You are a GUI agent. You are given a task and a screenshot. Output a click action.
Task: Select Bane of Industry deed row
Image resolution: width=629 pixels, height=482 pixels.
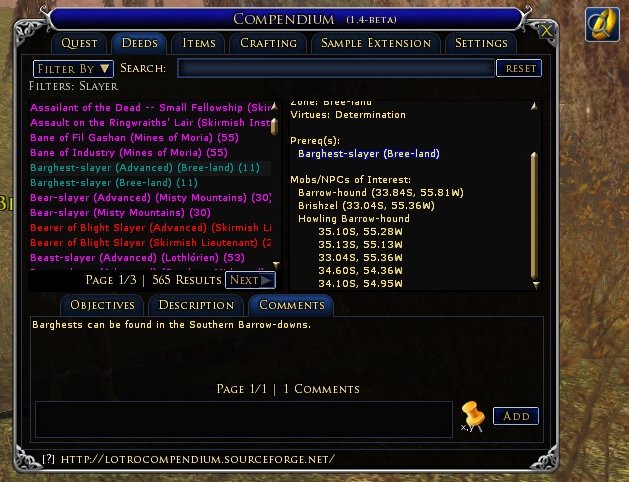click(x=128, y=153)
